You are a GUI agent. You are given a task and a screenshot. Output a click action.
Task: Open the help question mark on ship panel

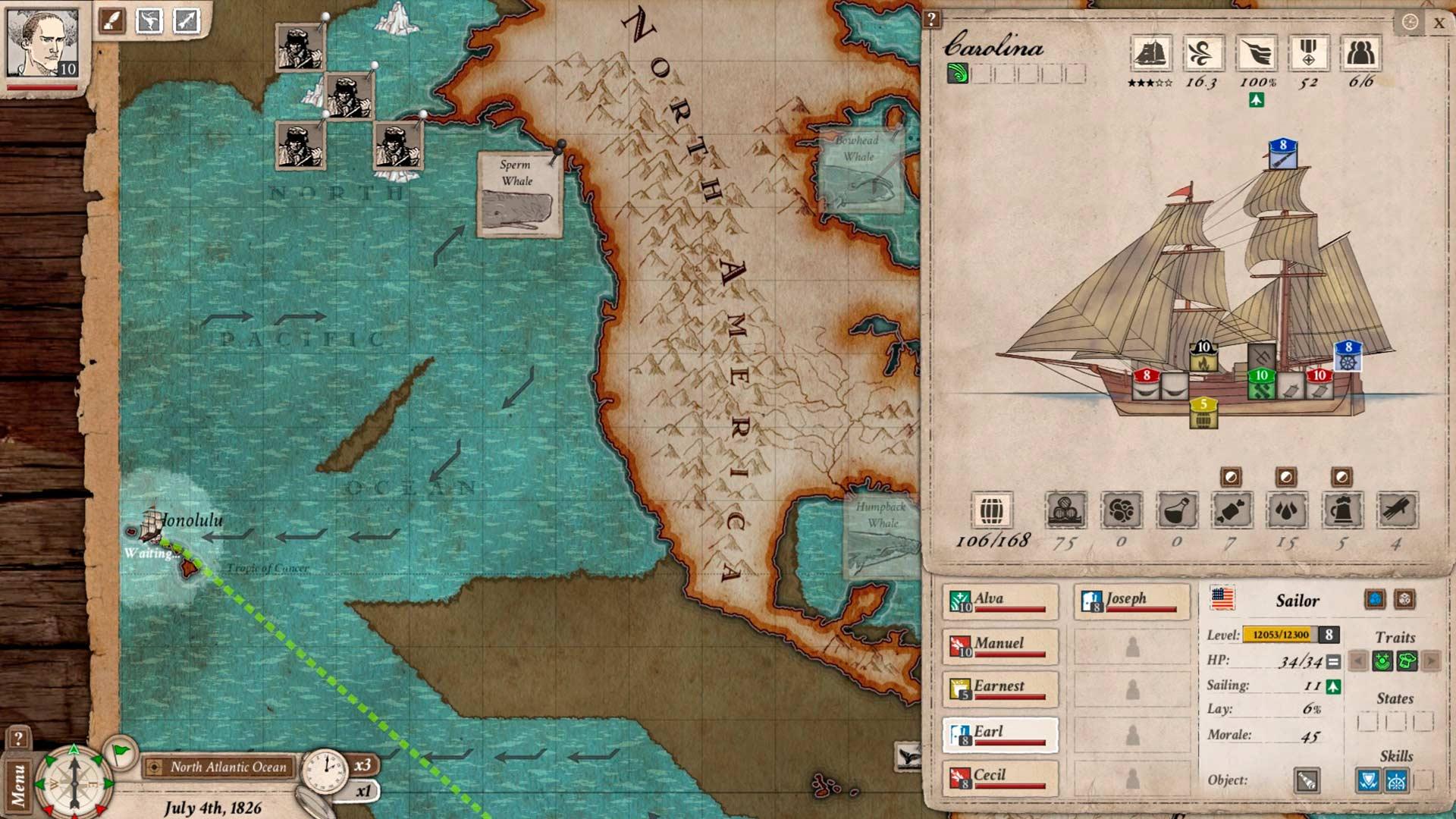pos(931,20)
